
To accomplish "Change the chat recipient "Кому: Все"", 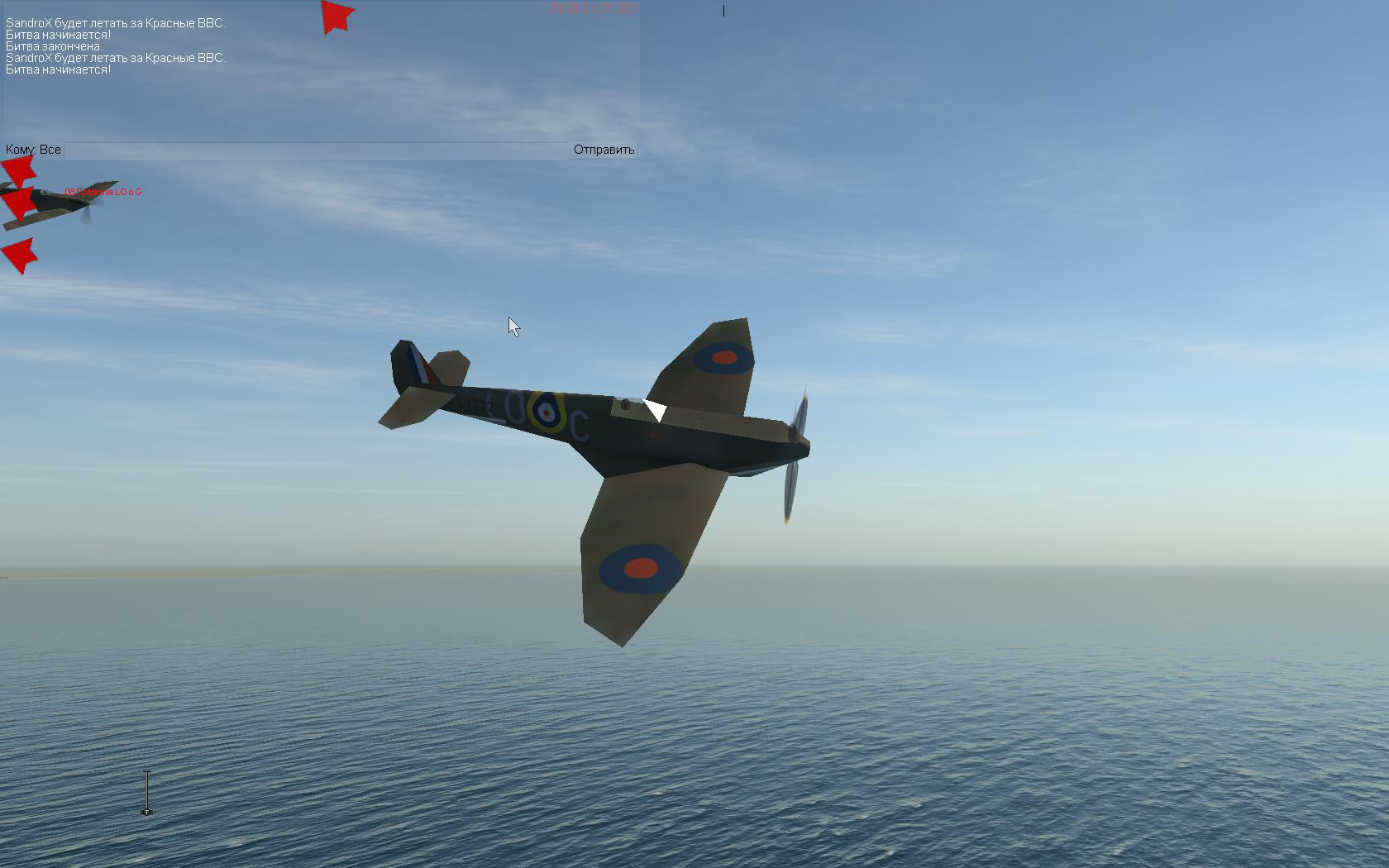I will [33, 150].
